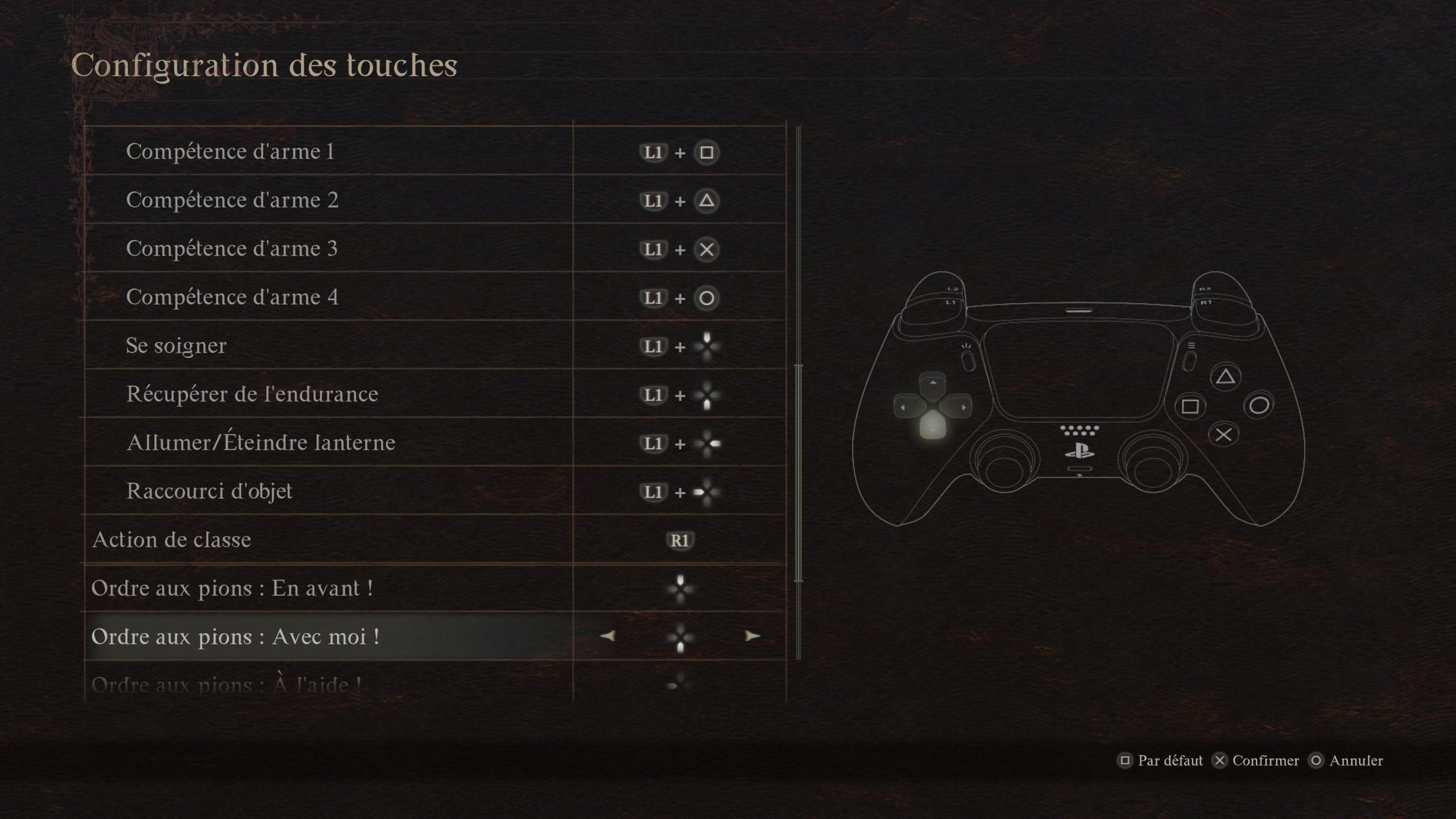Confirm the configuration with Confirmer
This screenshot has width=1456, height=819.
[x=1257, y=760]
